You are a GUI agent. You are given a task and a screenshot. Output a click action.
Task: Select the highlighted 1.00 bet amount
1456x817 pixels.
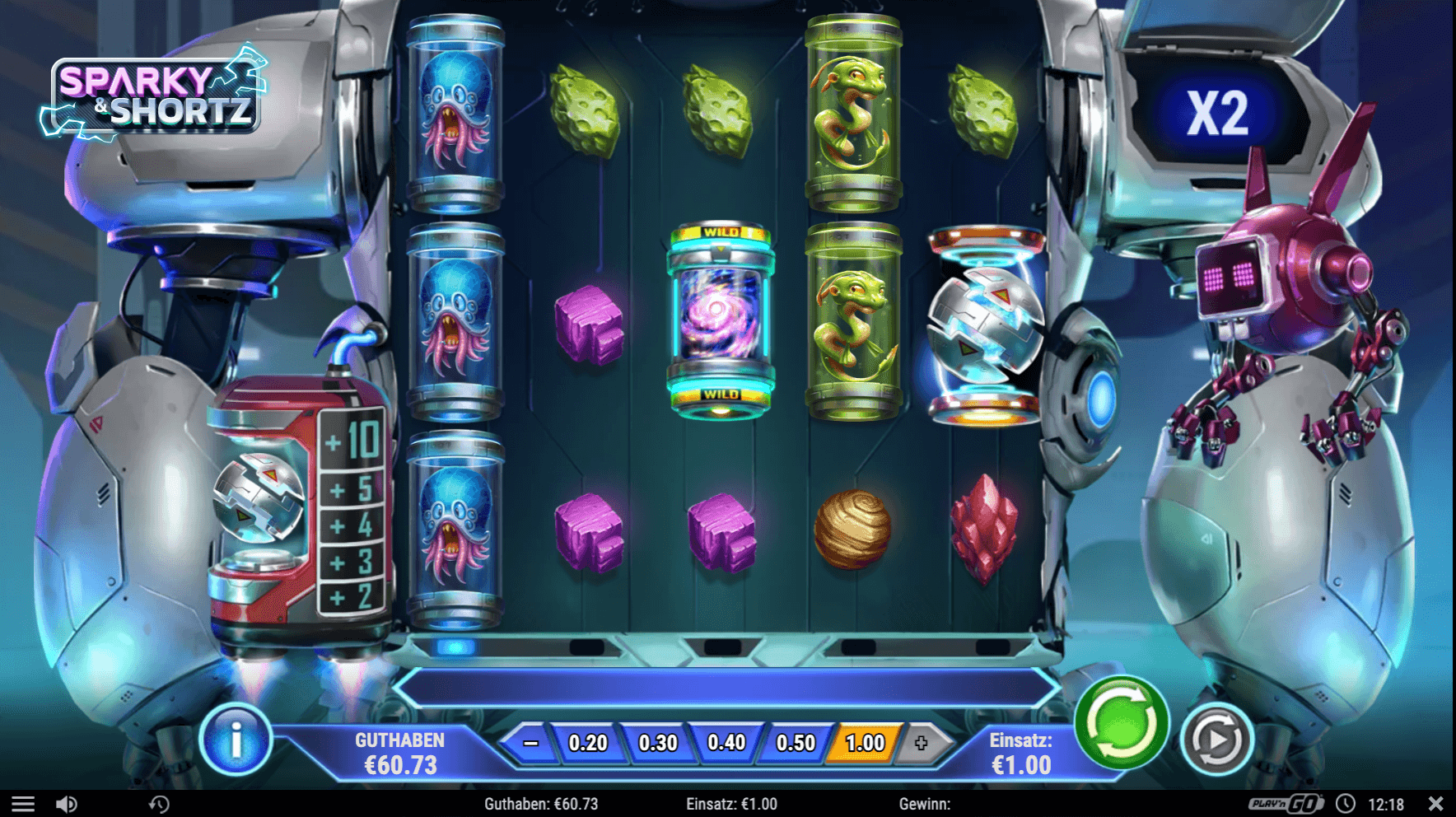click(x=865, y=743)
